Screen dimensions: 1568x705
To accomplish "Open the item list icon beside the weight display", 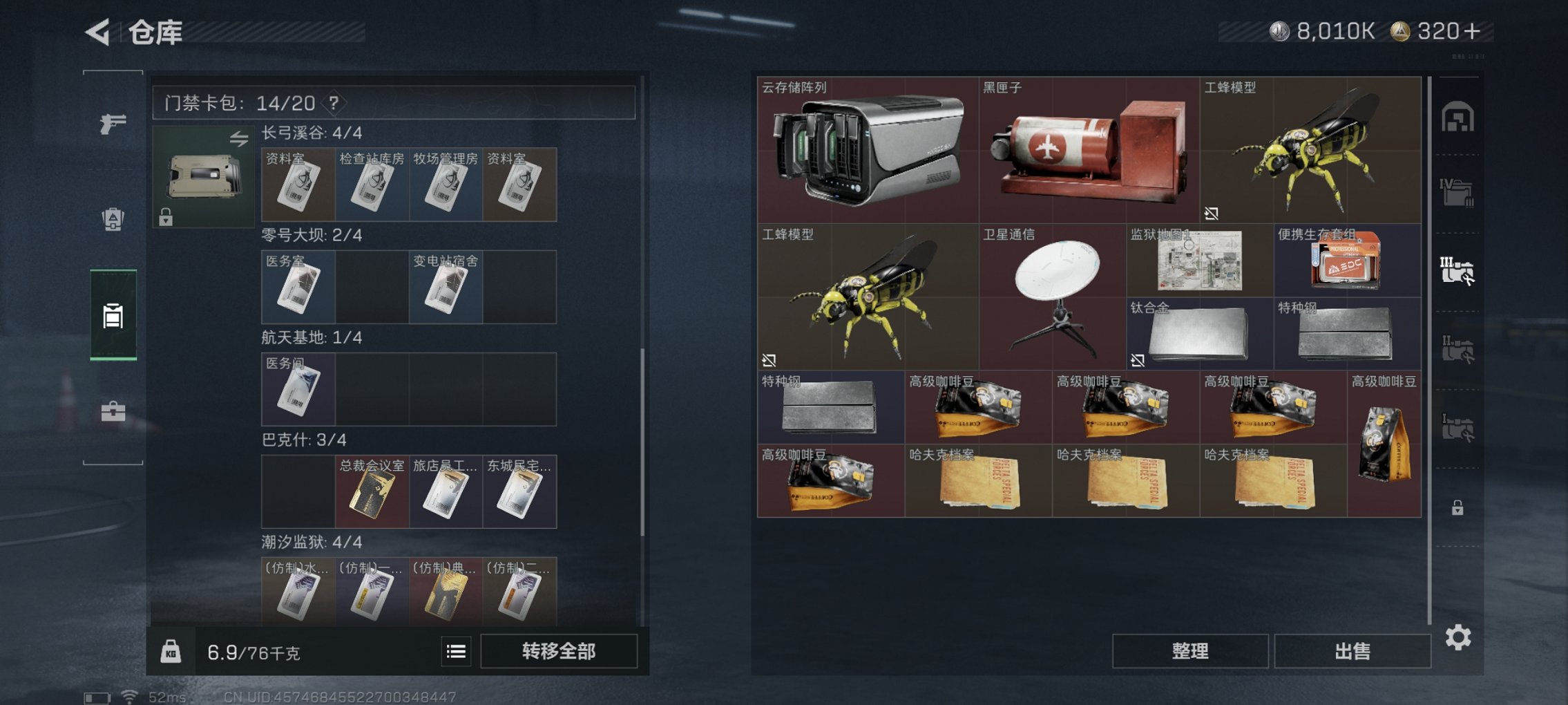I will coord(457,650).
